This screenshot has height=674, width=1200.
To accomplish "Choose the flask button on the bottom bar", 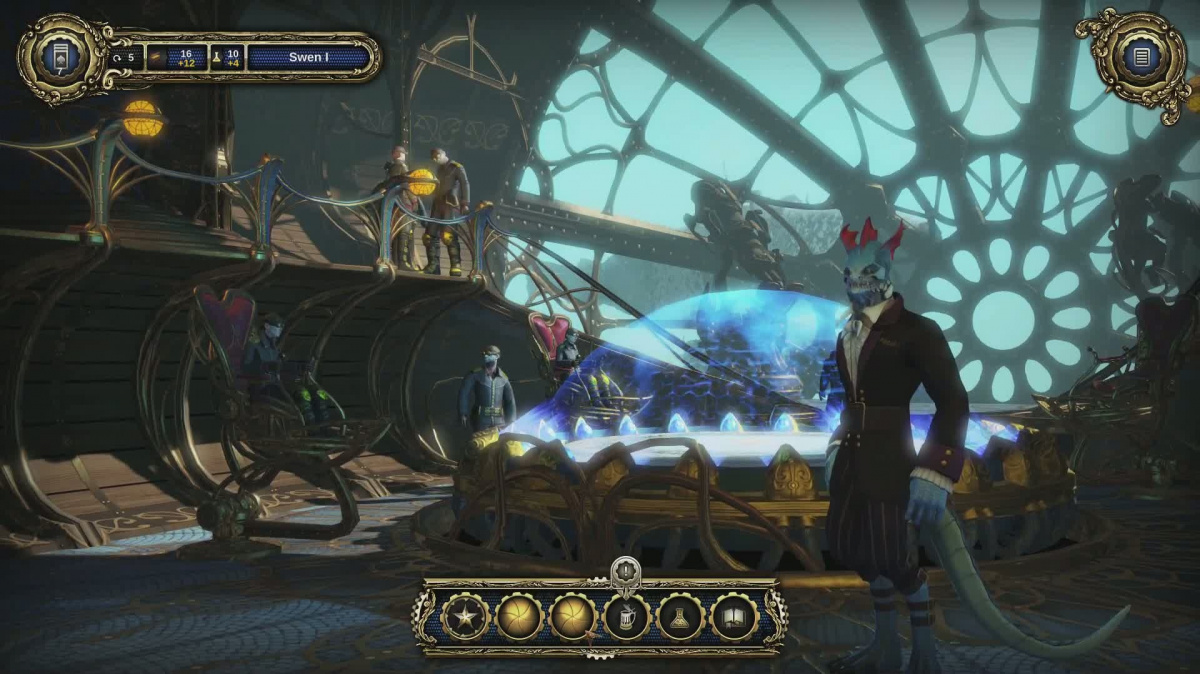I will [x=681, y=617].
